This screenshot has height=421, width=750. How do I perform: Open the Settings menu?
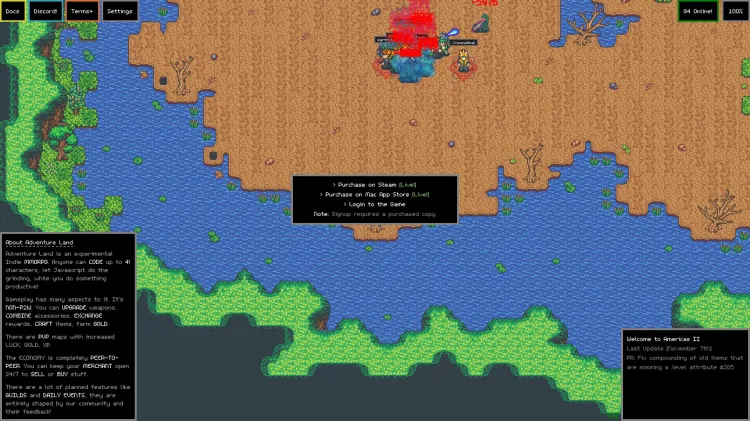(x=120, y=11)
